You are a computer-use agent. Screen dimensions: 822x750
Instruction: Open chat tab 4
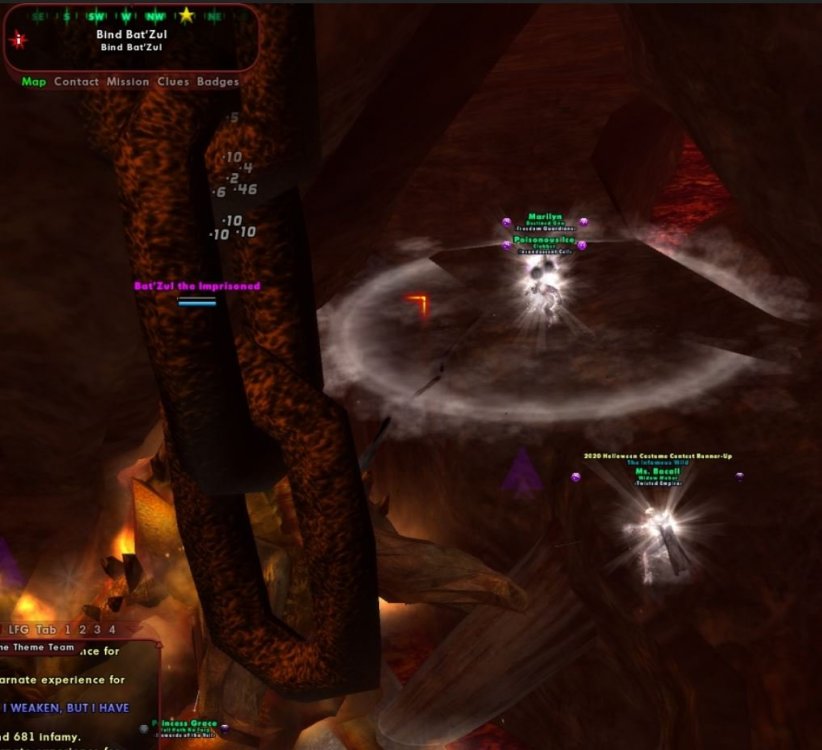[112, 630]
